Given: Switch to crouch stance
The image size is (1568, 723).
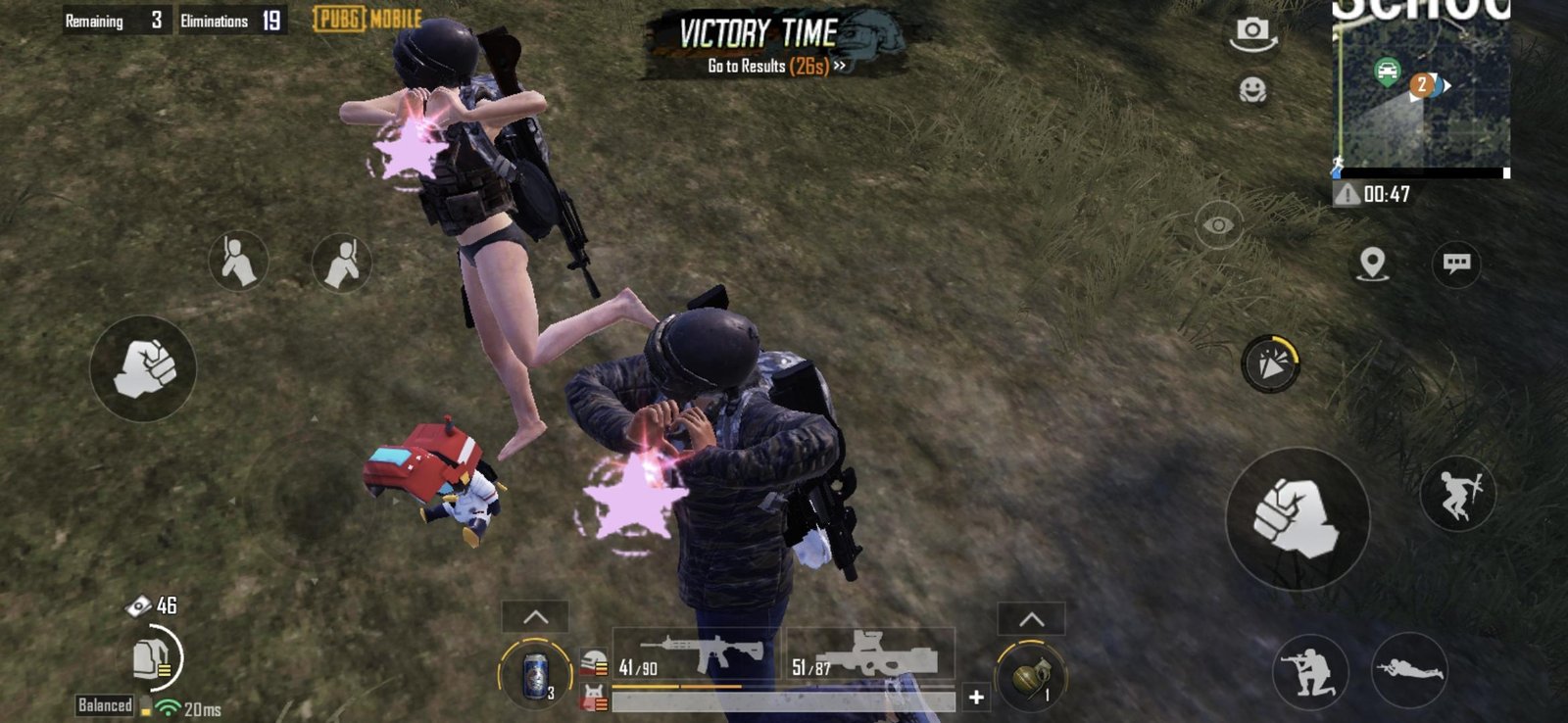Looking at the screenshot, I should tap(1309, 671).
